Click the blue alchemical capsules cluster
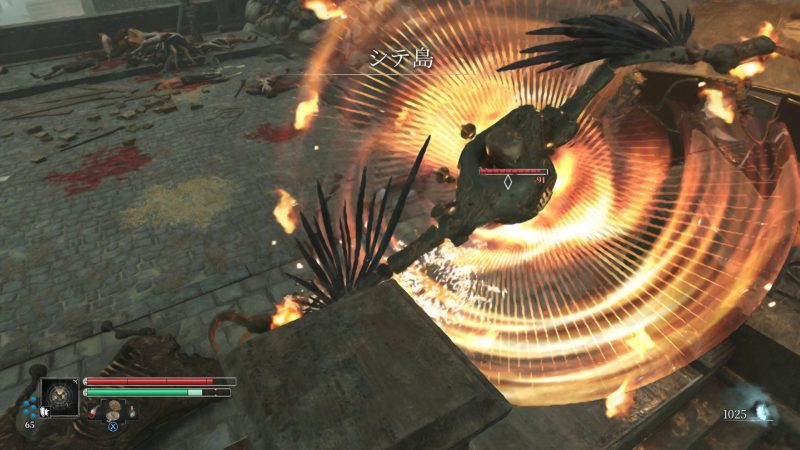 point(31,406)
